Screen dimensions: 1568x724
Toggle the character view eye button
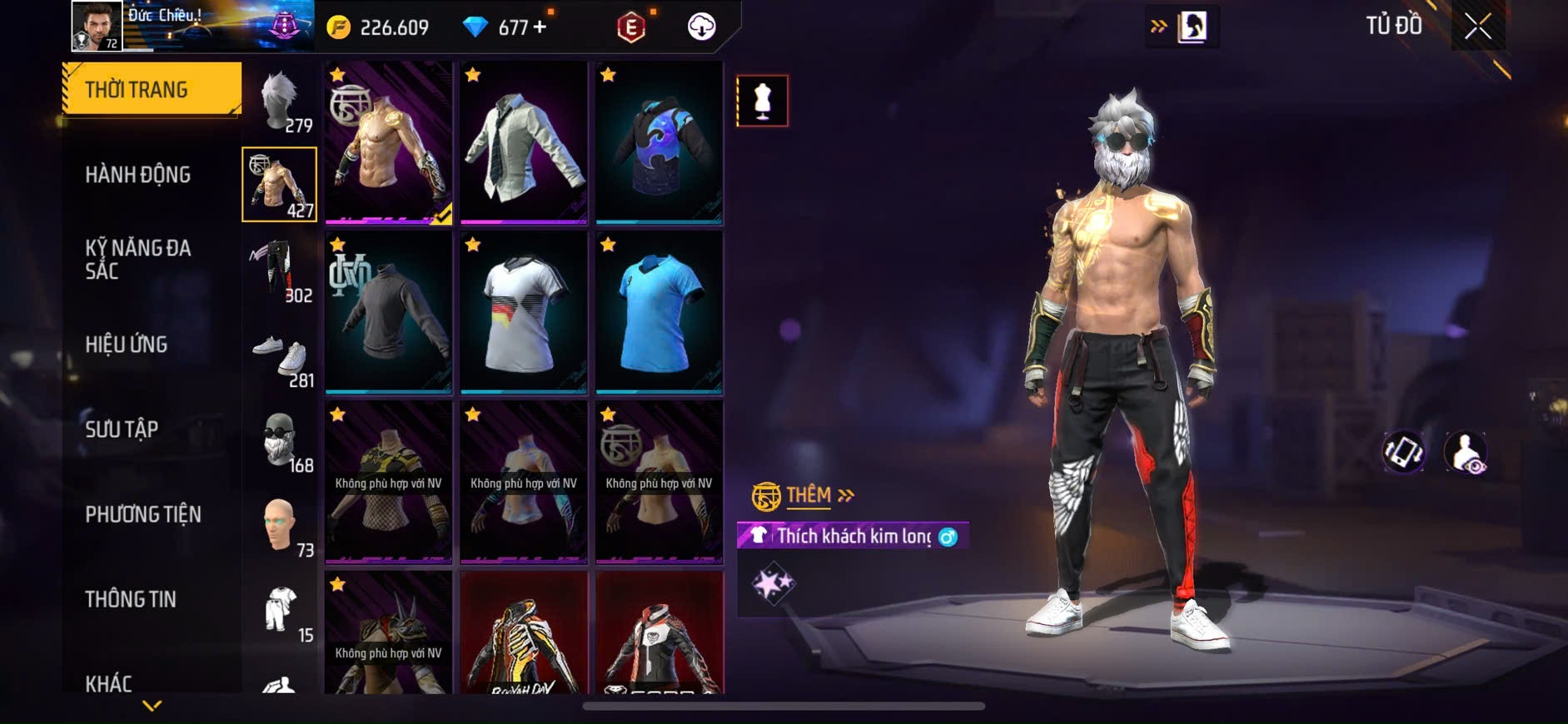coord(1466,453)
